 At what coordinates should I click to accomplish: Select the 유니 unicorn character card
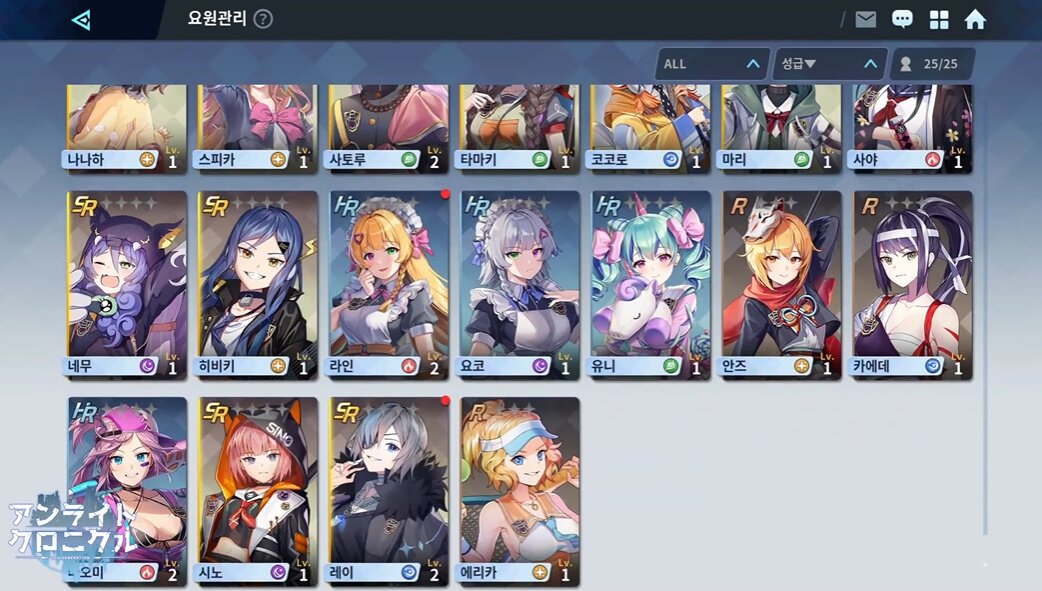pyautogui.click(x=651, y=281)
